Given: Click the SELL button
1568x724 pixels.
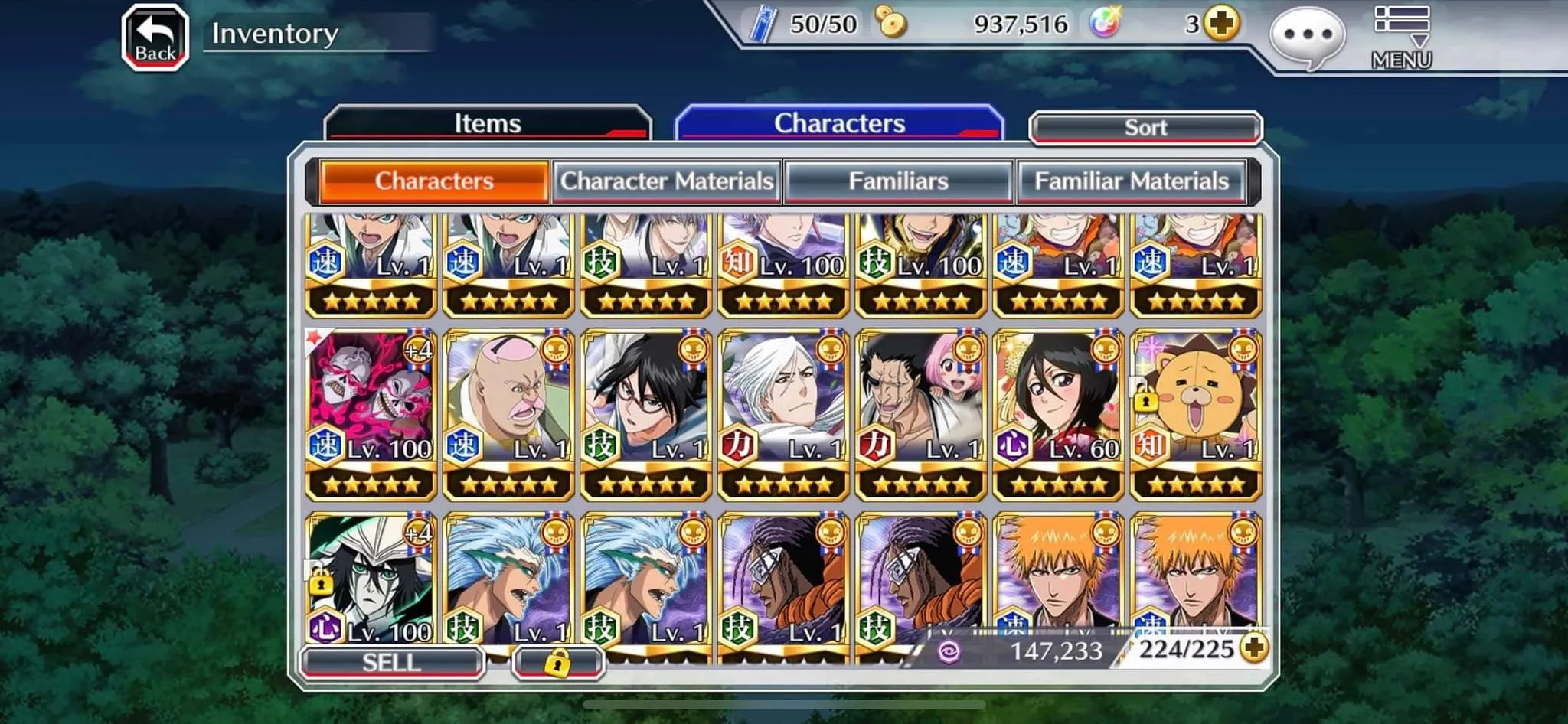Looking at the screenshot, I should coord(392,662).
